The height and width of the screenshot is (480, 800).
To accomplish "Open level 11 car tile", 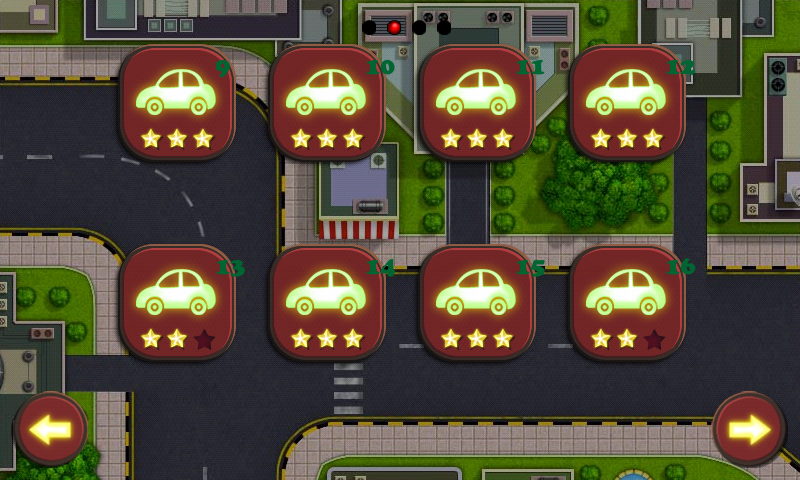I will (477, 102).
